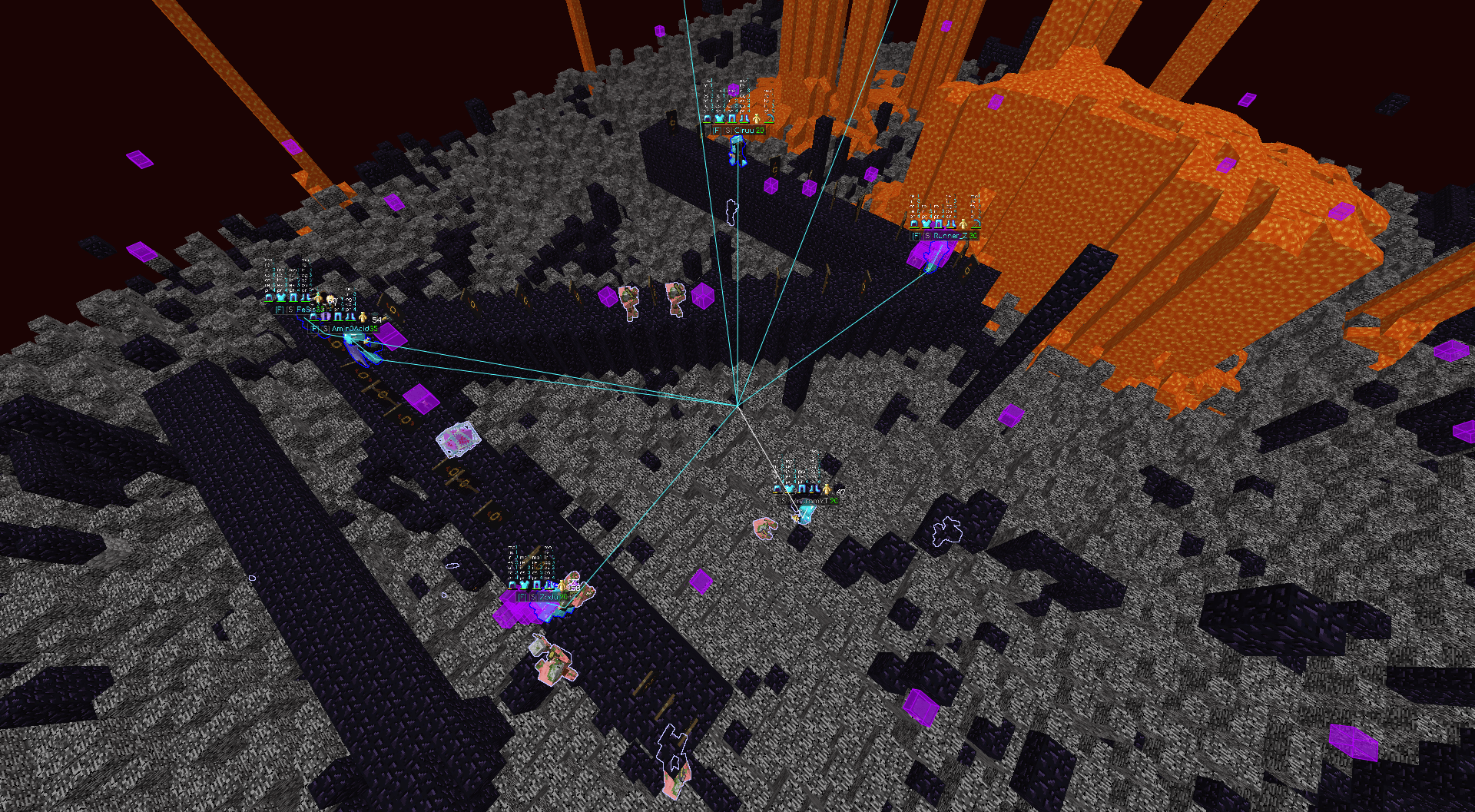The height and width of the screenshot is (812, 1475).
Task: Click Zadu's diamond boots icon
Action: point(548,585)
